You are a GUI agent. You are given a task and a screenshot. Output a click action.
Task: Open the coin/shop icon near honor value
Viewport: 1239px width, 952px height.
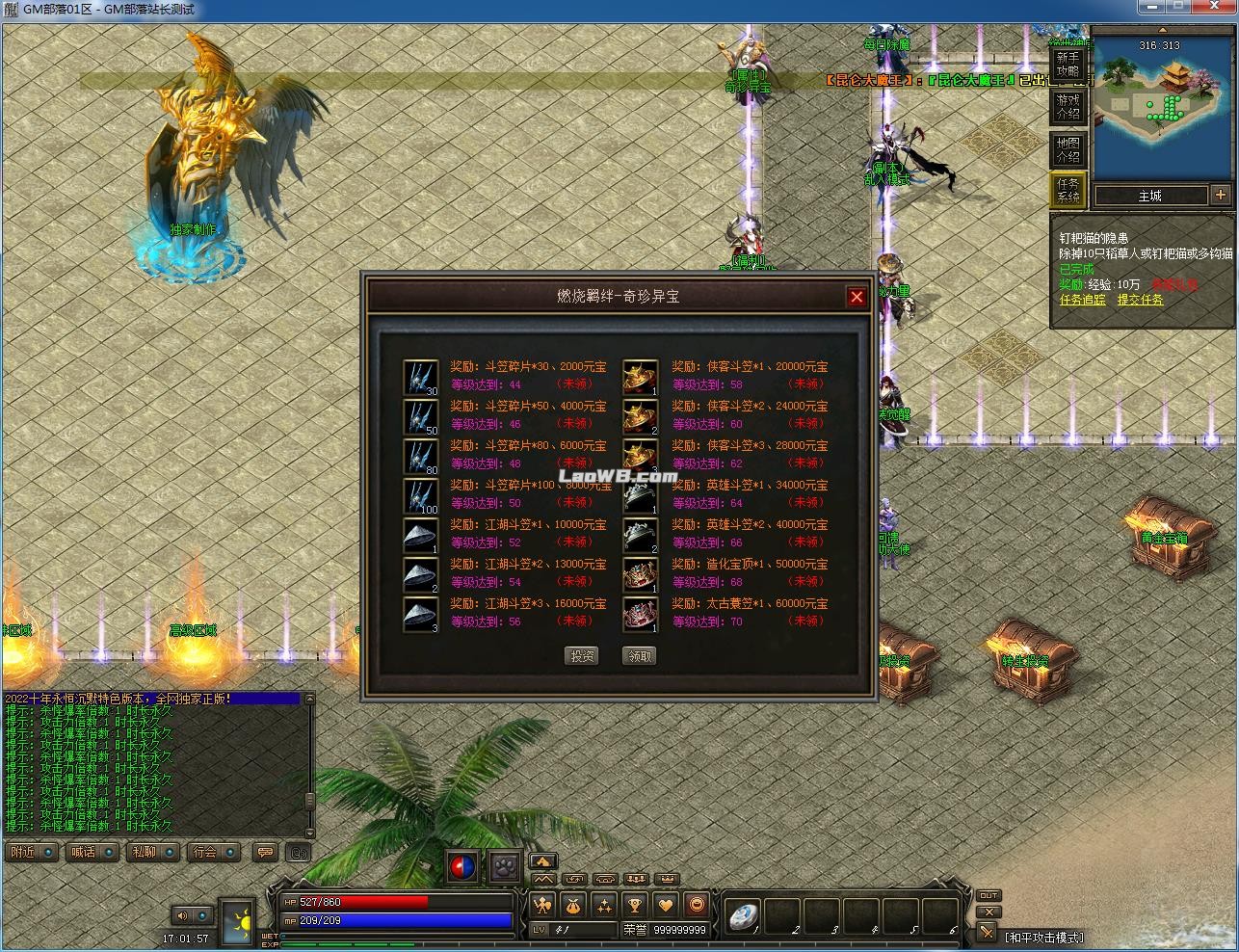(x=699, y=906)
